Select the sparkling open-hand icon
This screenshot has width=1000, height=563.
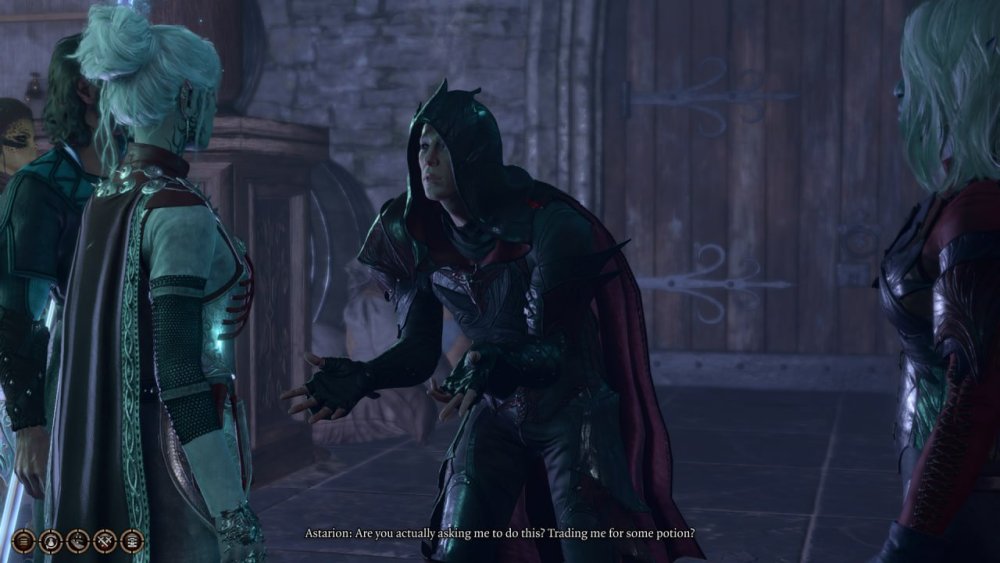click(78, 541)
